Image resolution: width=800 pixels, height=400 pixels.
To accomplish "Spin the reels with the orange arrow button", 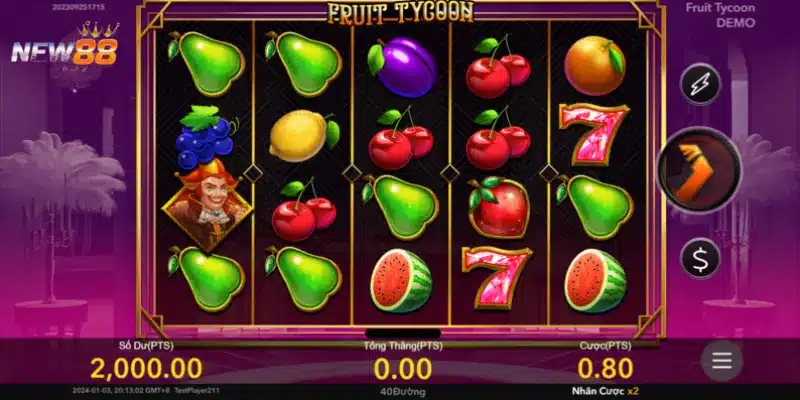I will pos(699,171).
